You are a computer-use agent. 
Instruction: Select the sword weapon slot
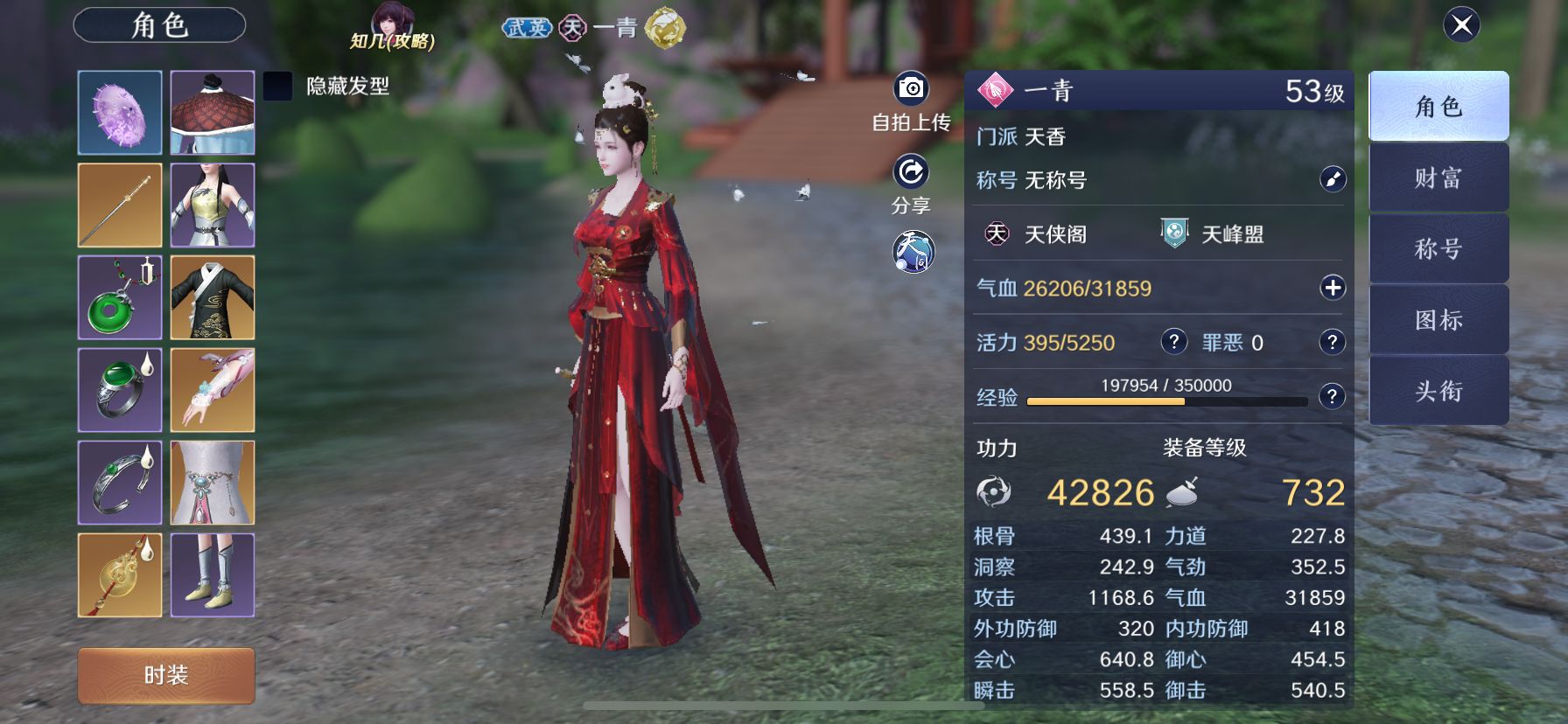120,205
